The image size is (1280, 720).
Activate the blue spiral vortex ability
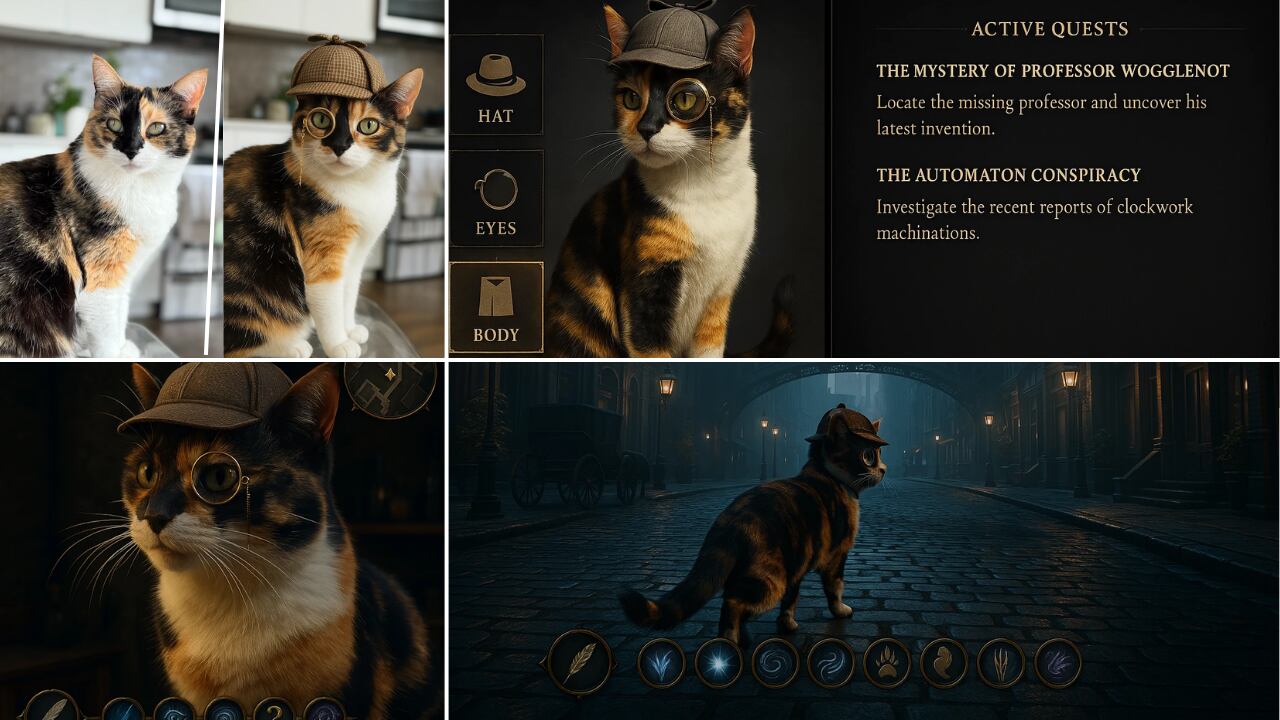point(775,663)
